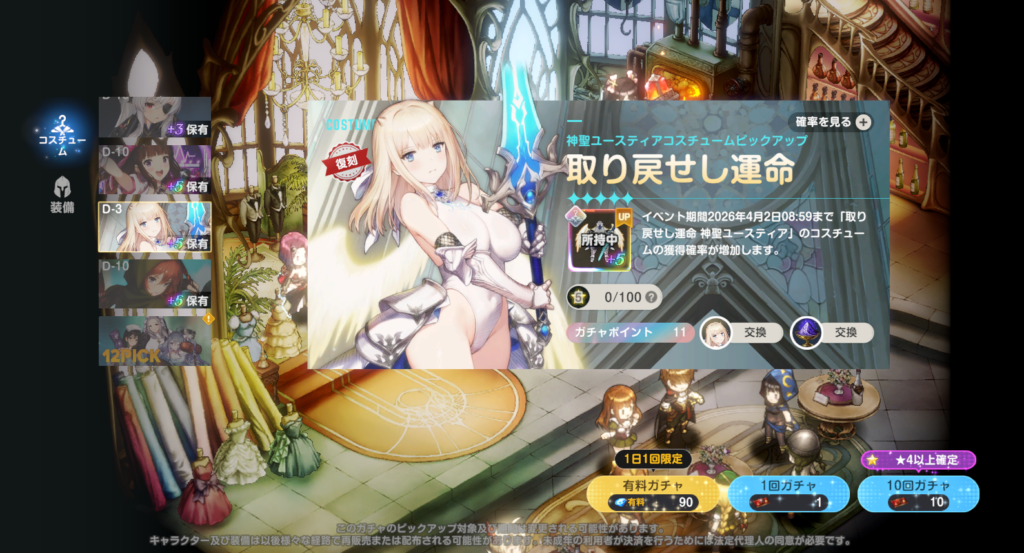Viewport: 1024px width, 553px height.
Task: Do a 10回ガチャ ten-pull
Action: 917,493
